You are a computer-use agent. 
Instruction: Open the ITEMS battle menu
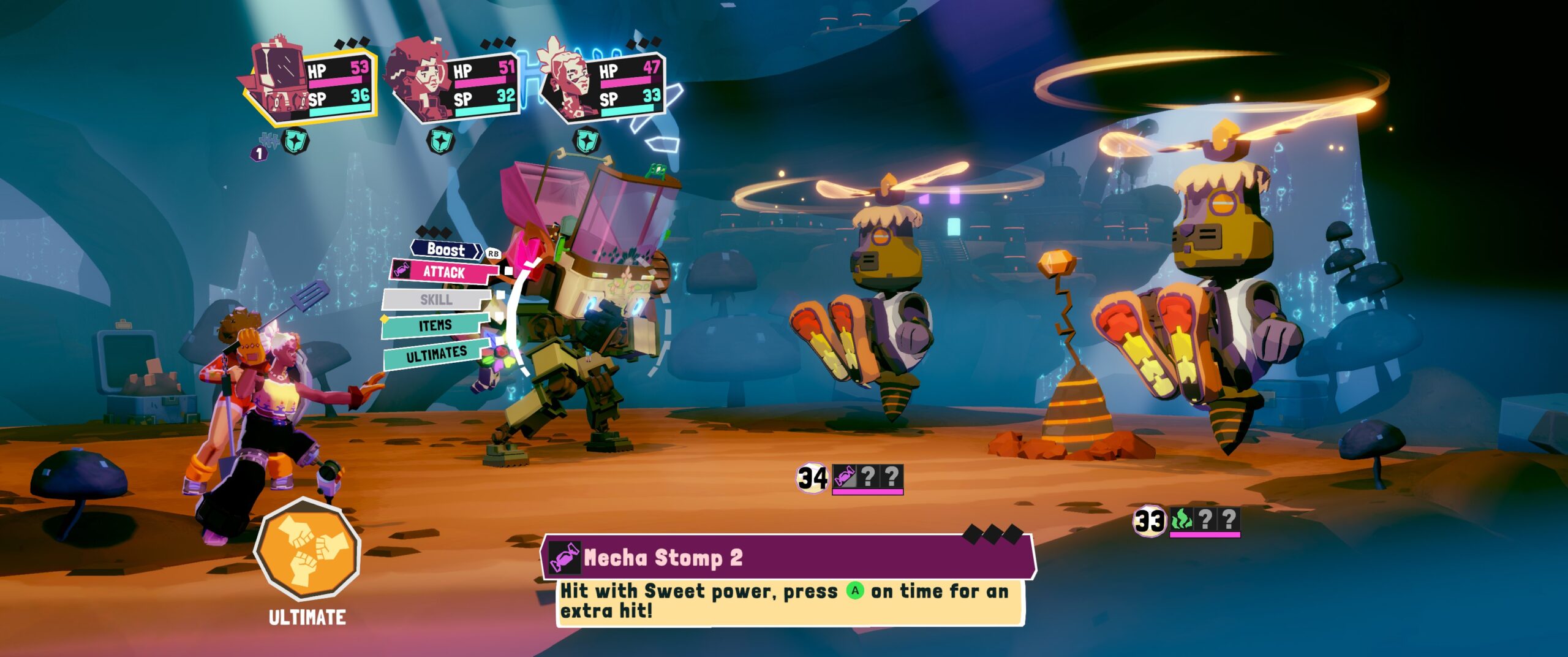point(435,325)
